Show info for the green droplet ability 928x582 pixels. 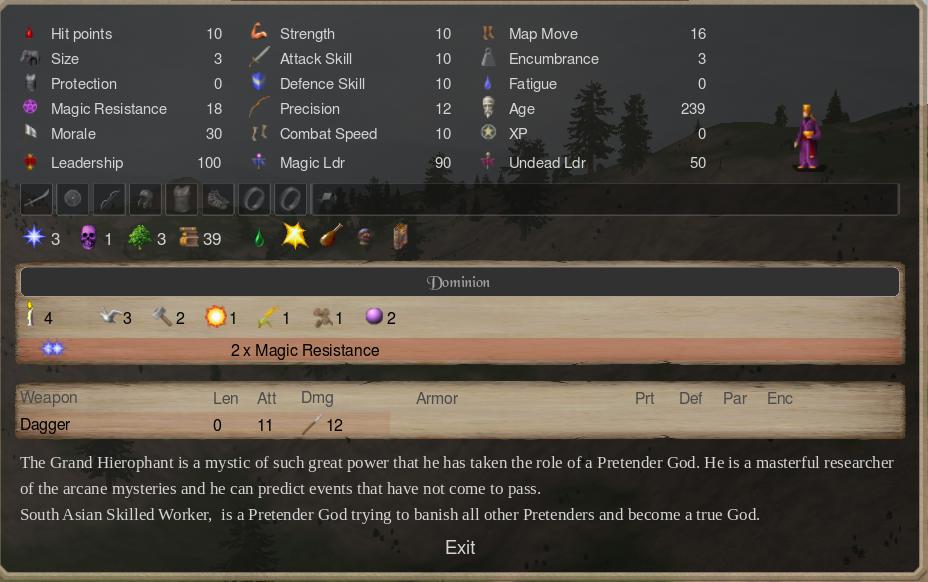coord(259,238)
